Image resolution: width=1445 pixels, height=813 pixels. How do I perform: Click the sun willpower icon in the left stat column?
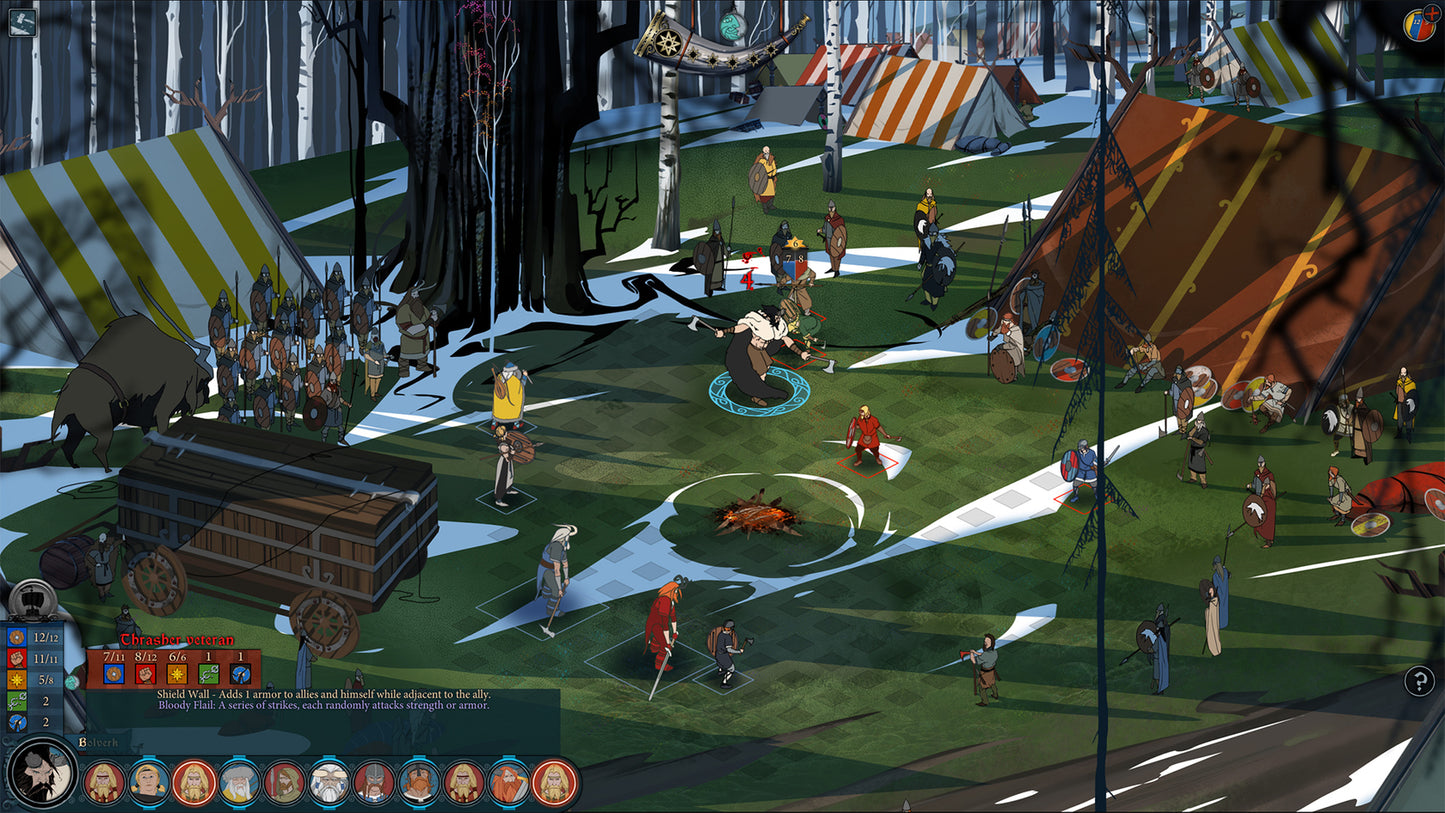point(16,678)
